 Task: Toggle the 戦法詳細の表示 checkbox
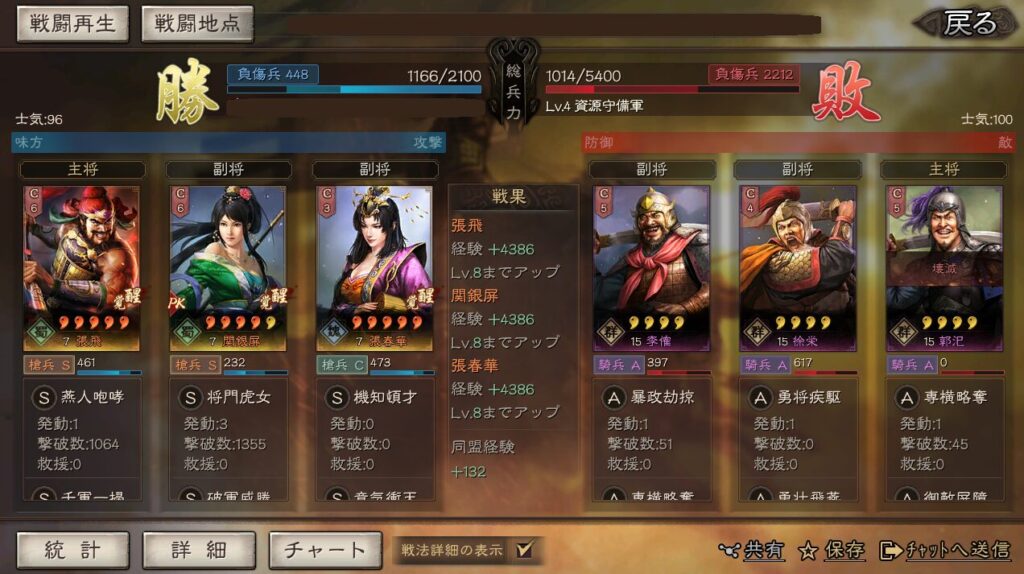524,549
